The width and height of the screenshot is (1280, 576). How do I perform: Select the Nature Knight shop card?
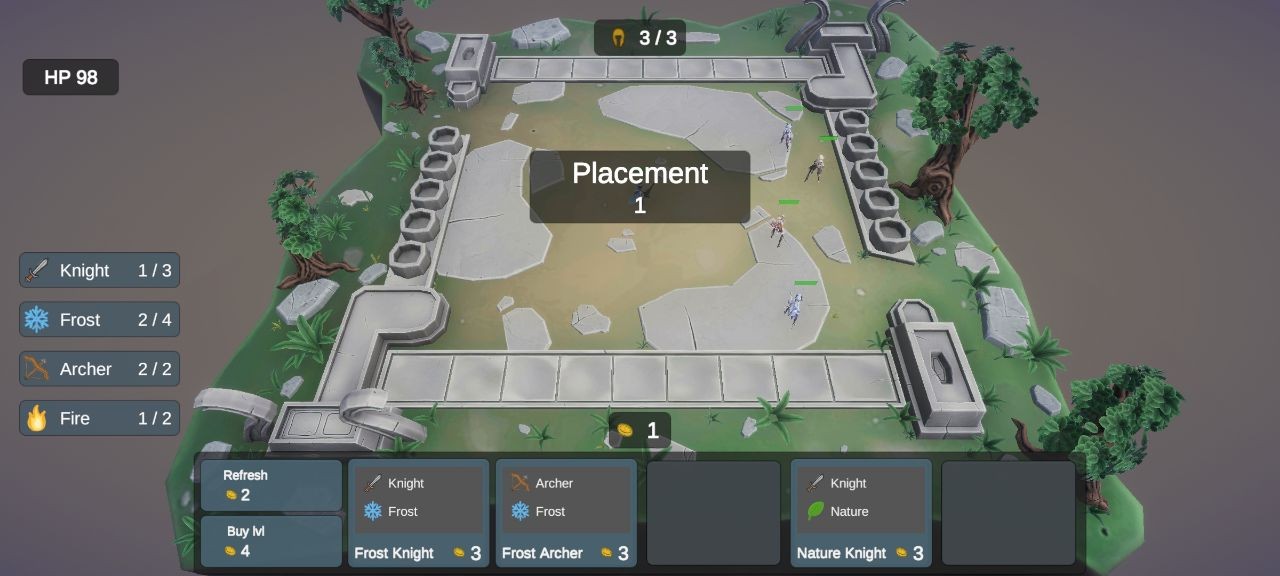[861, 514]
